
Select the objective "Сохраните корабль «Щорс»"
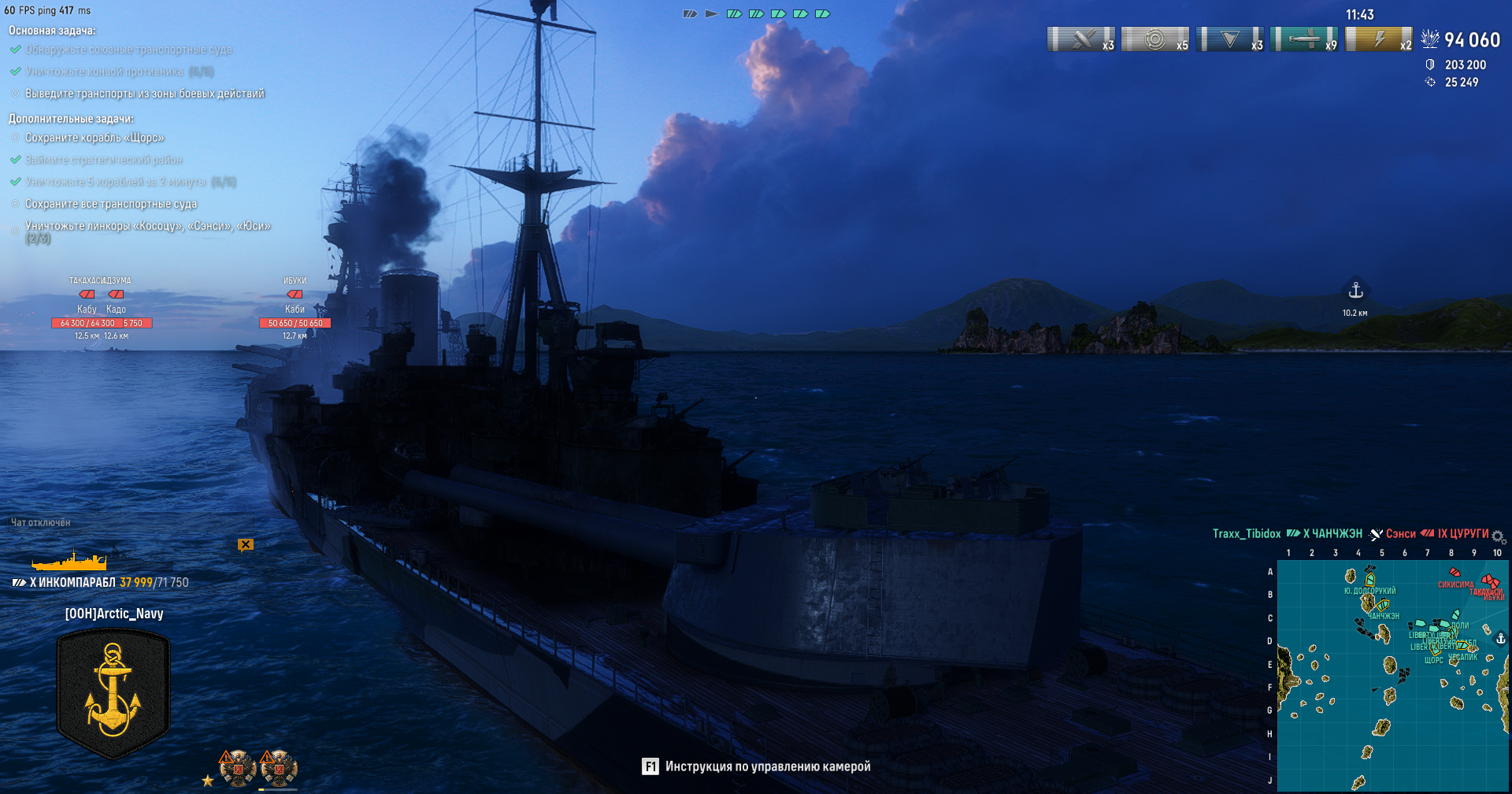(94, 138)
